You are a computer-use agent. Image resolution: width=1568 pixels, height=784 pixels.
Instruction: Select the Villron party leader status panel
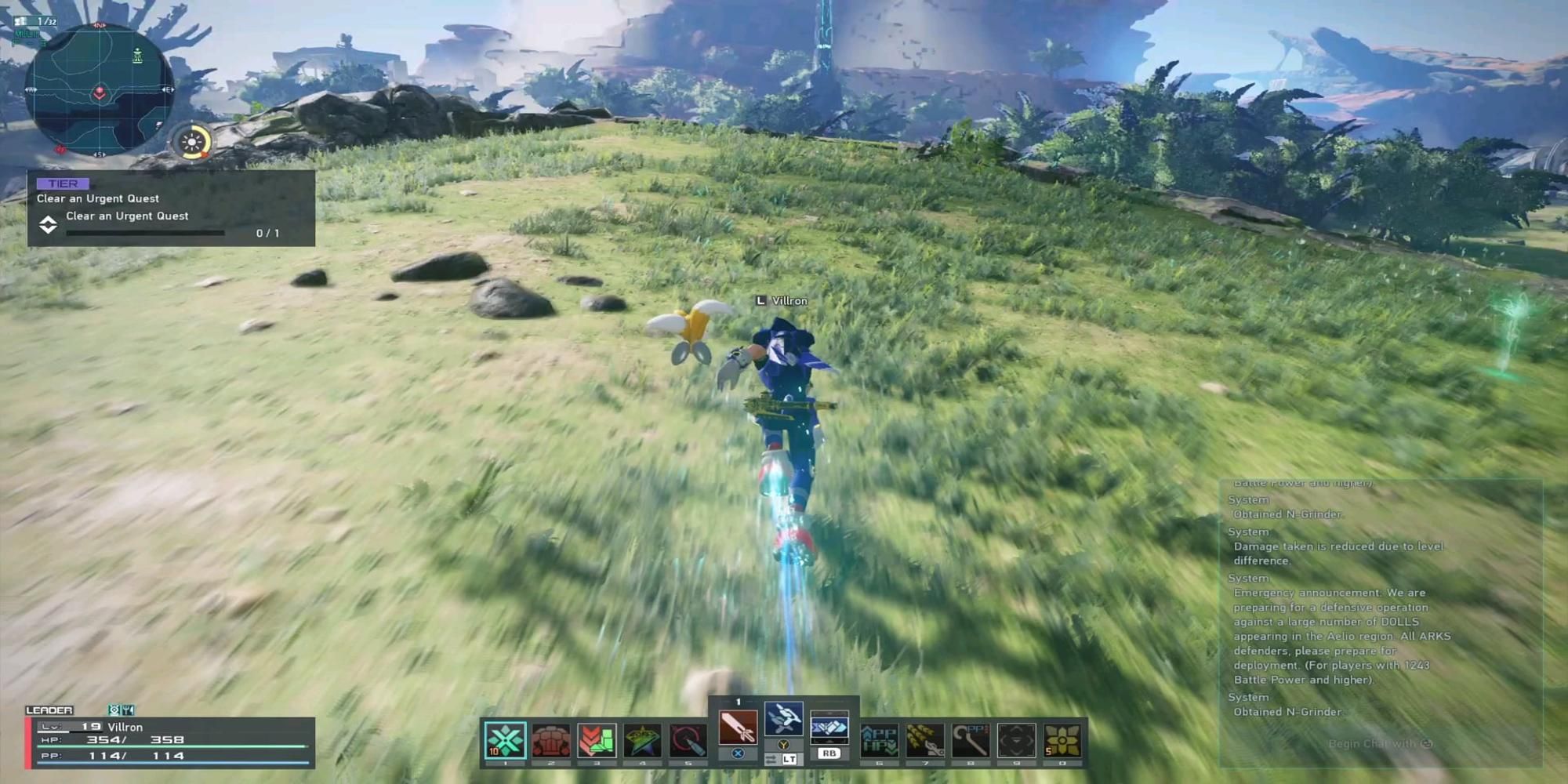(171, 742)
